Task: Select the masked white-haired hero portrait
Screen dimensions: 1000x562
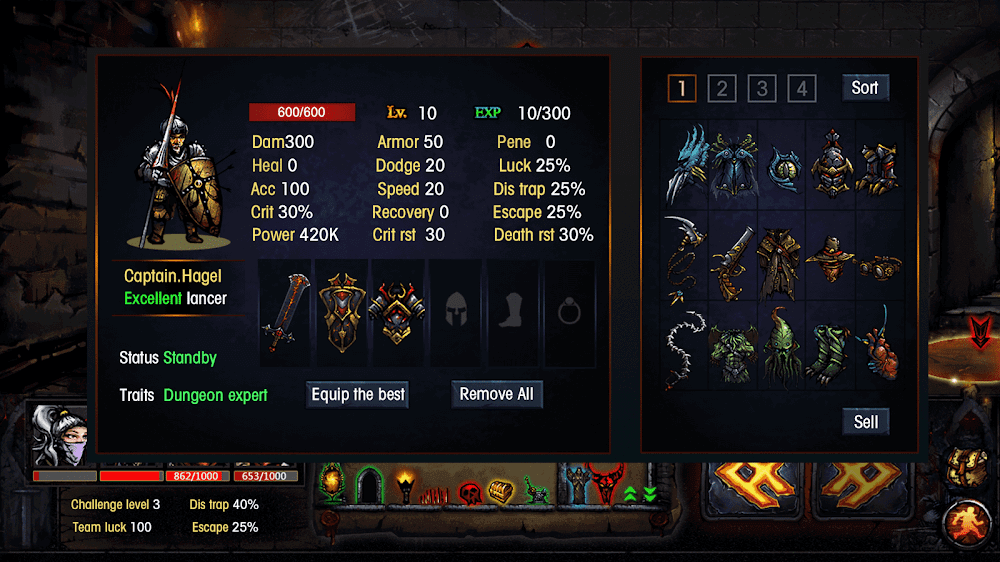Action: point(60,436)
